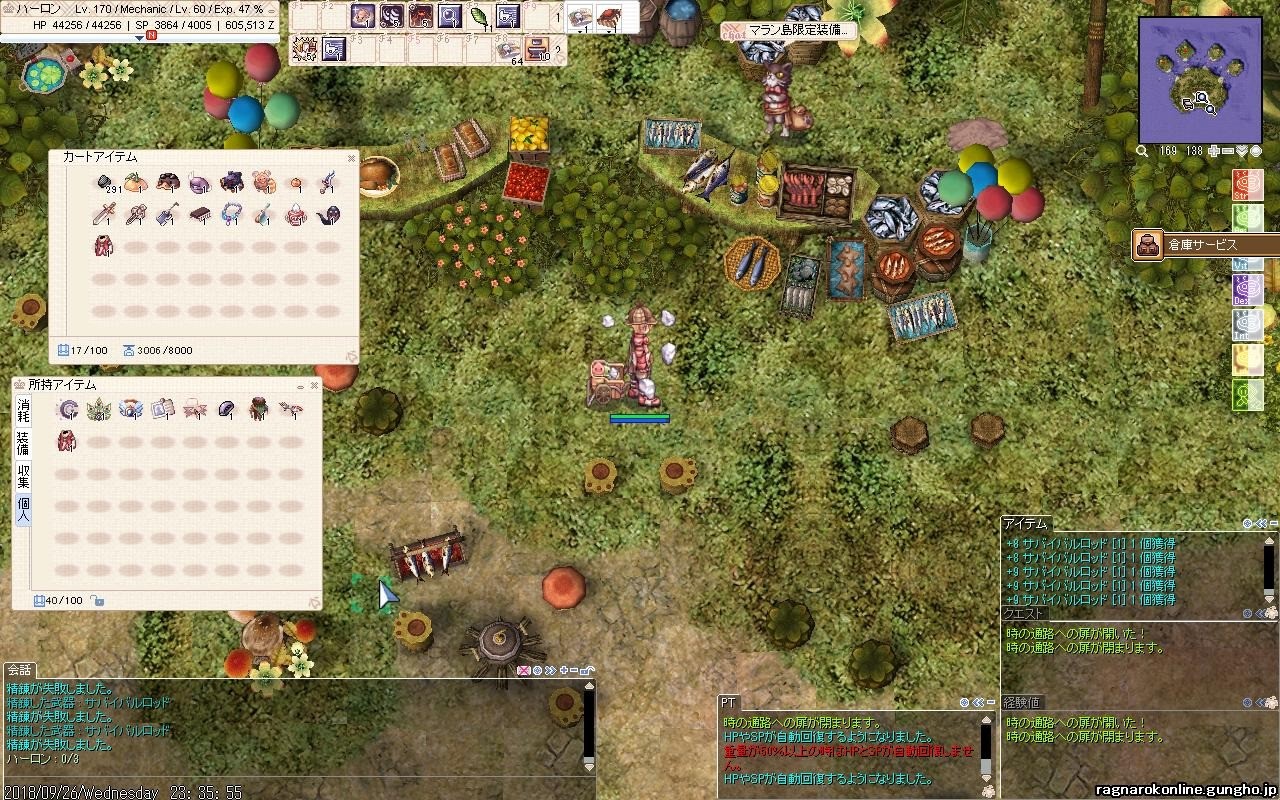Select the orange fruit in the cart
The height and width of the screenshot is (800, 1280).
point(136,183)
